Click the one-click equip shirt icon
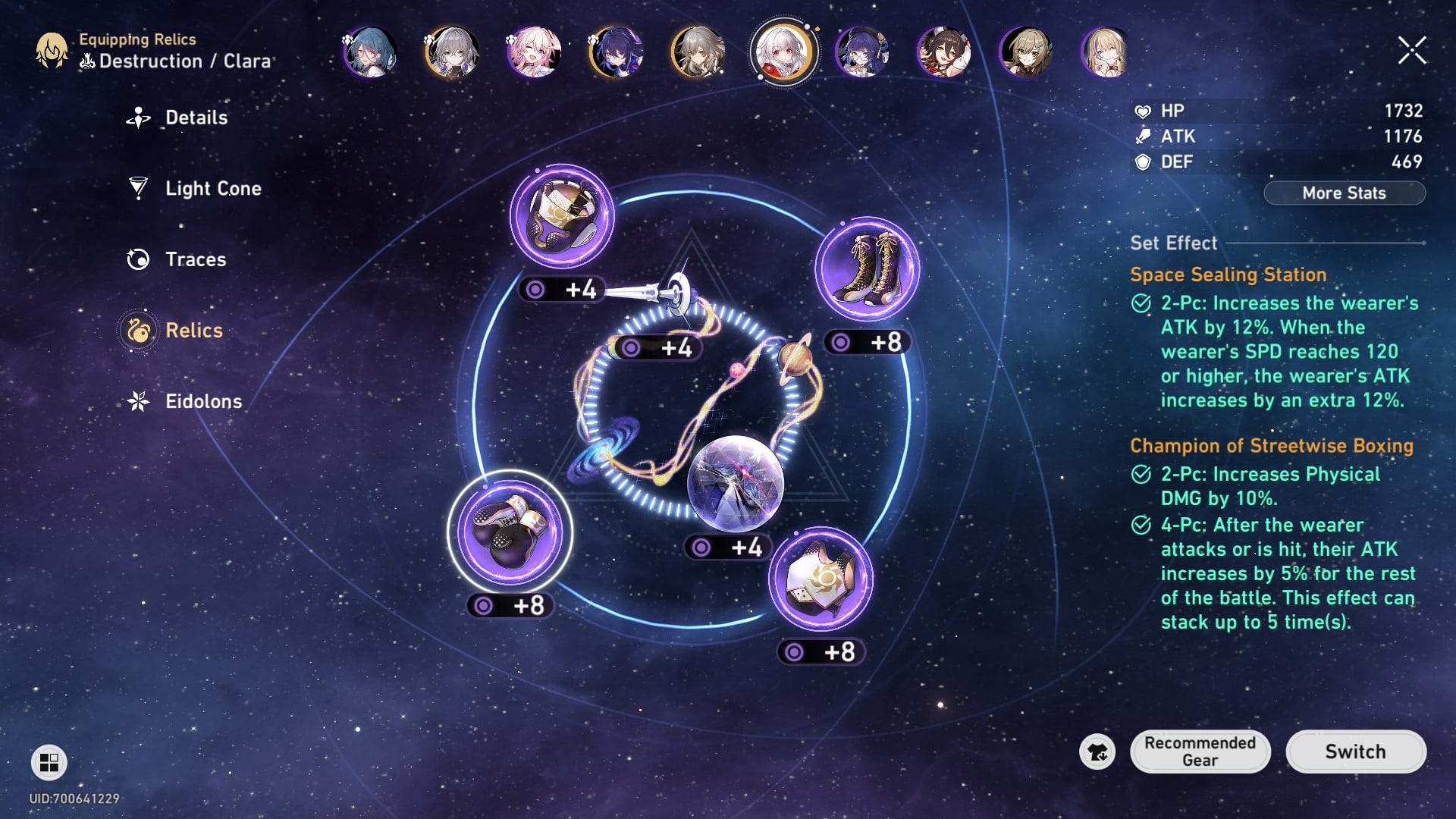 coord(1098,752)
